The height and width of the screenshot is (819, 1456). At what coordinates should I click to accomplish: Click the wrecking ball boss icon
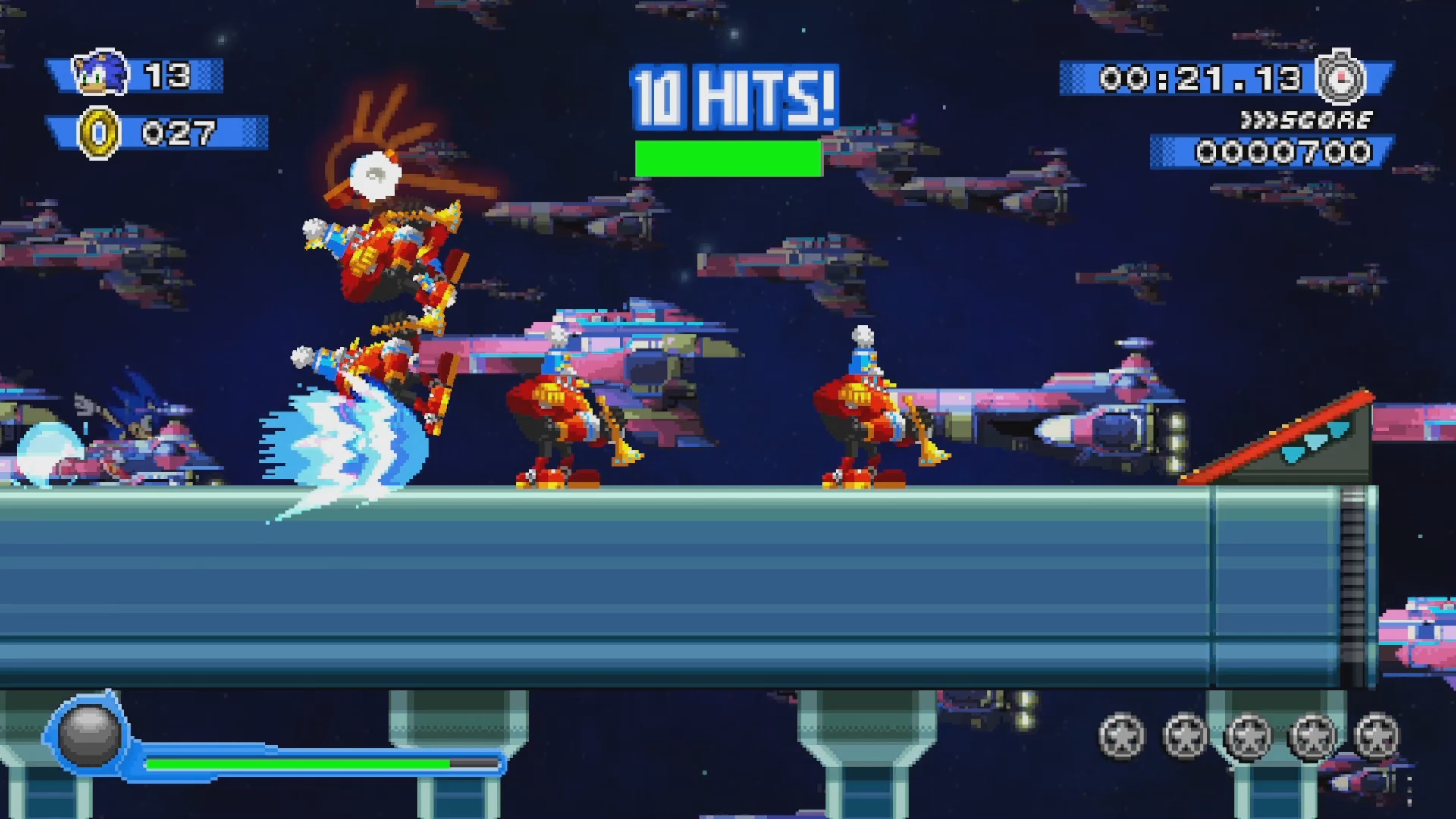point(89,734)
